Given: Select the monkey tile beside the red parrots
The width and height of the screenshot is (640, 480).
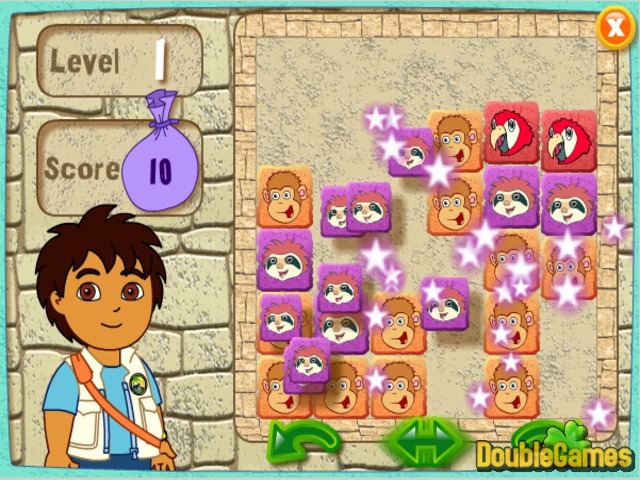Looking at the screenshot, I should coord(457,138).
